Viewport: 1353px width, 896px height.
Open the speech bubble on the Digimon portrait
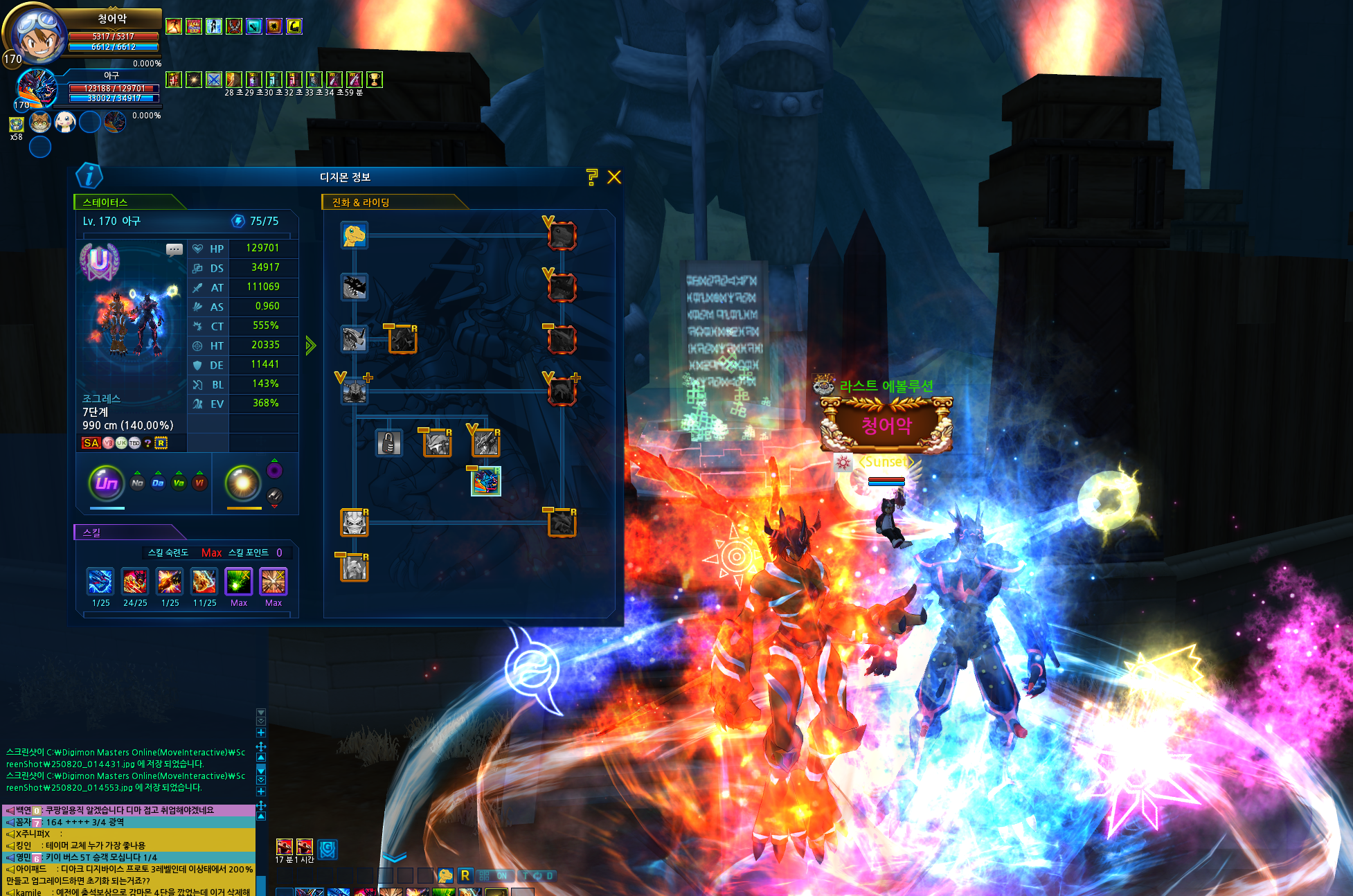(x=174, y=249)
